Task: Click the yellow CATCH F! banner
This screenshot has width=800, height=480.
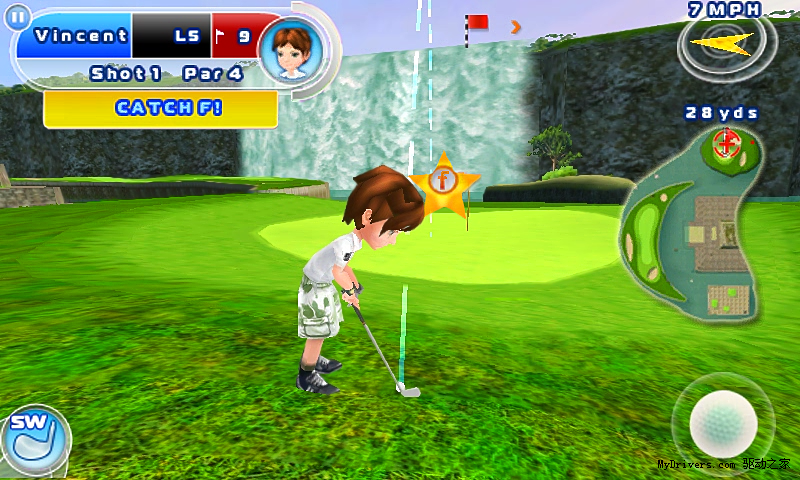Action: pyautogui.click(x=160, y=108)
